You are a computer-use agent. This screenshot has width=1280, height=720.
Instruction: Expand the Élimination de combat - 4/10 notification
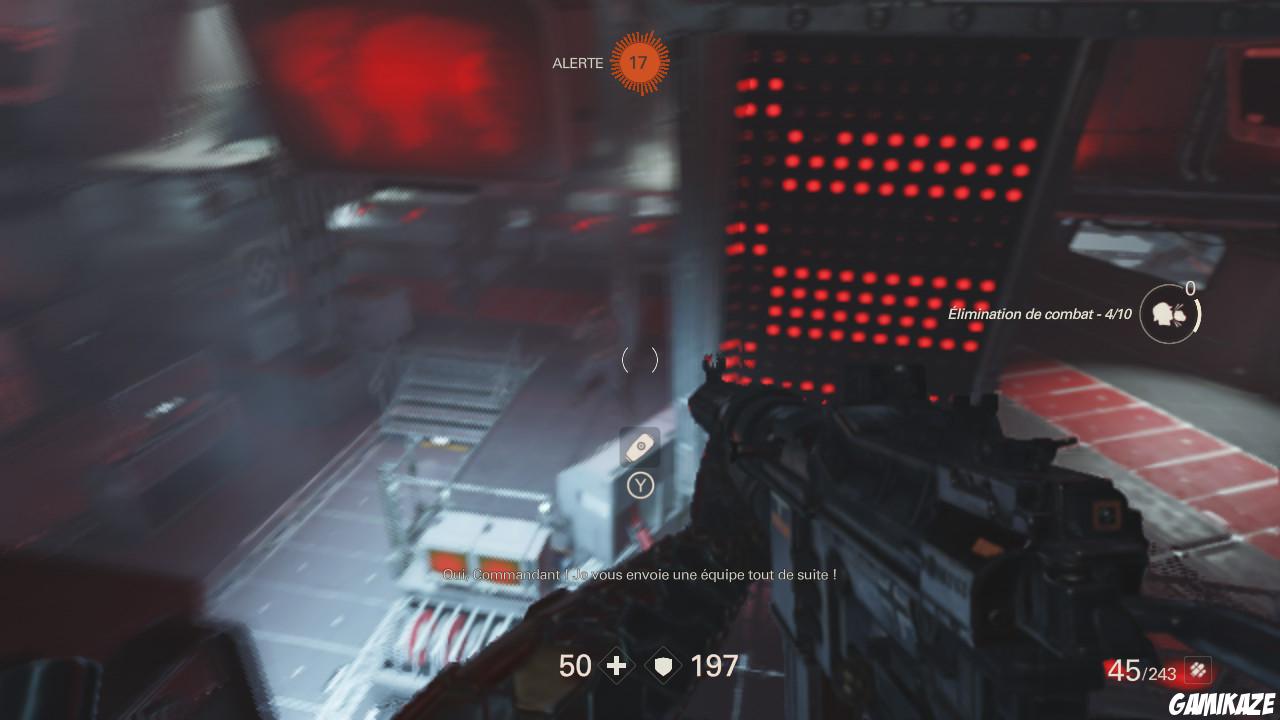pos(1040,313)
